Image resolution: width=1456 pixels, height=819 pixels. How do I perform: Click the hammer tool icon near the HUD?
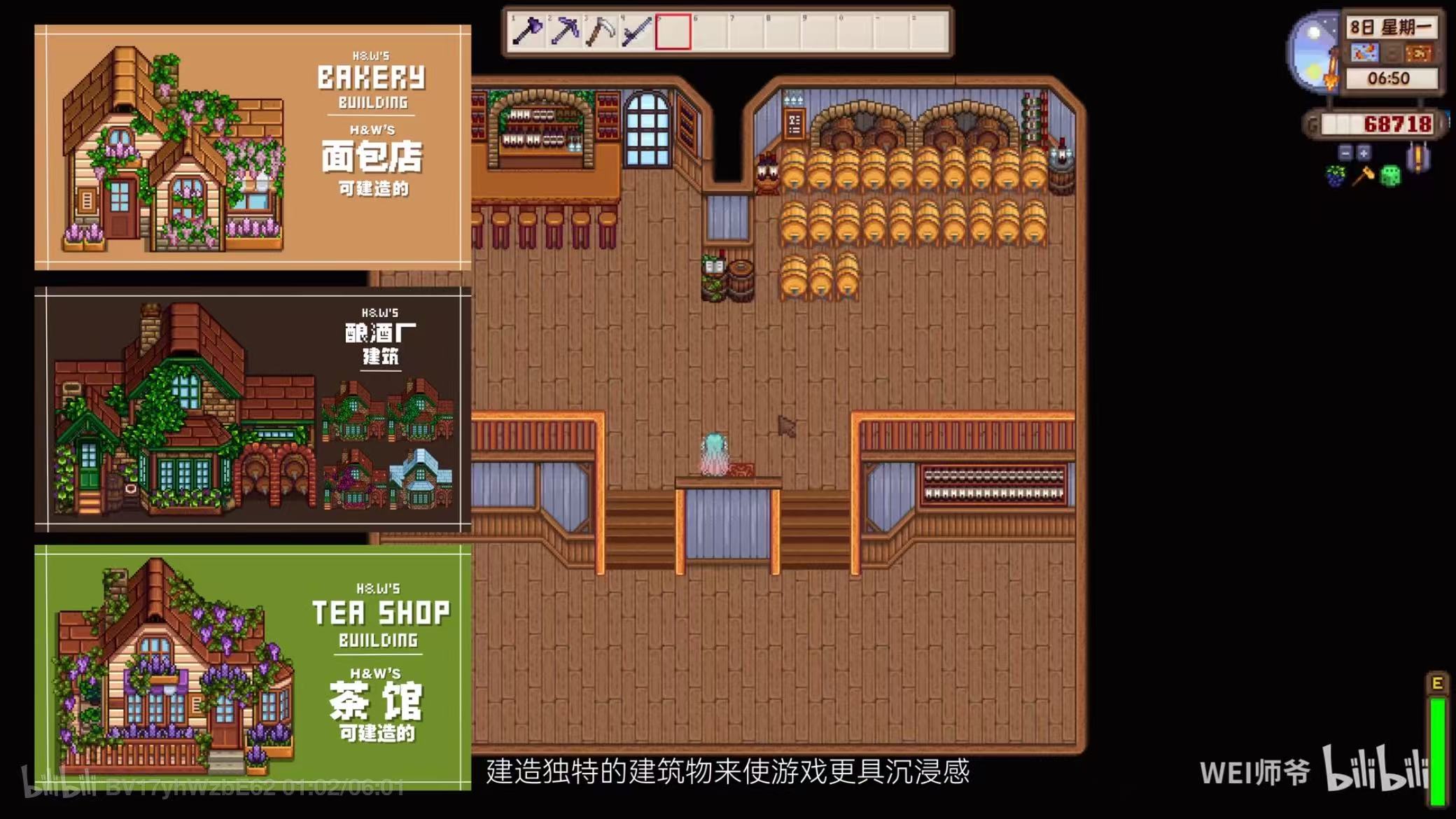tap(1362, 175)
